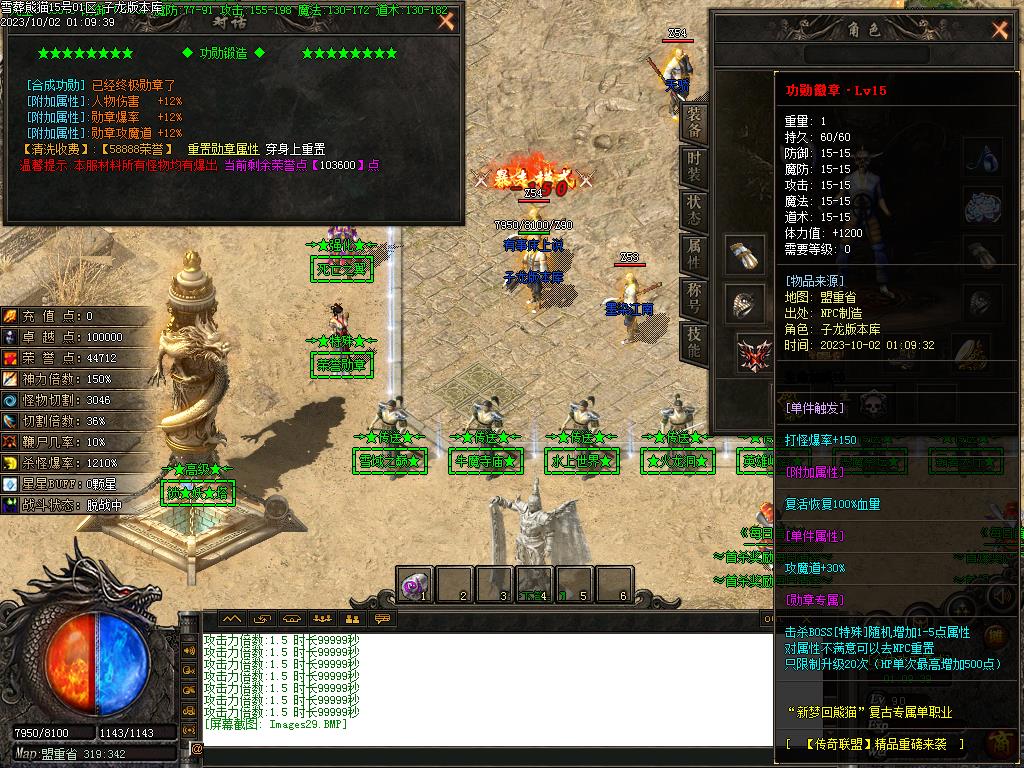Use the purple scroll in hotbar slot 1

tap(415, 584)
